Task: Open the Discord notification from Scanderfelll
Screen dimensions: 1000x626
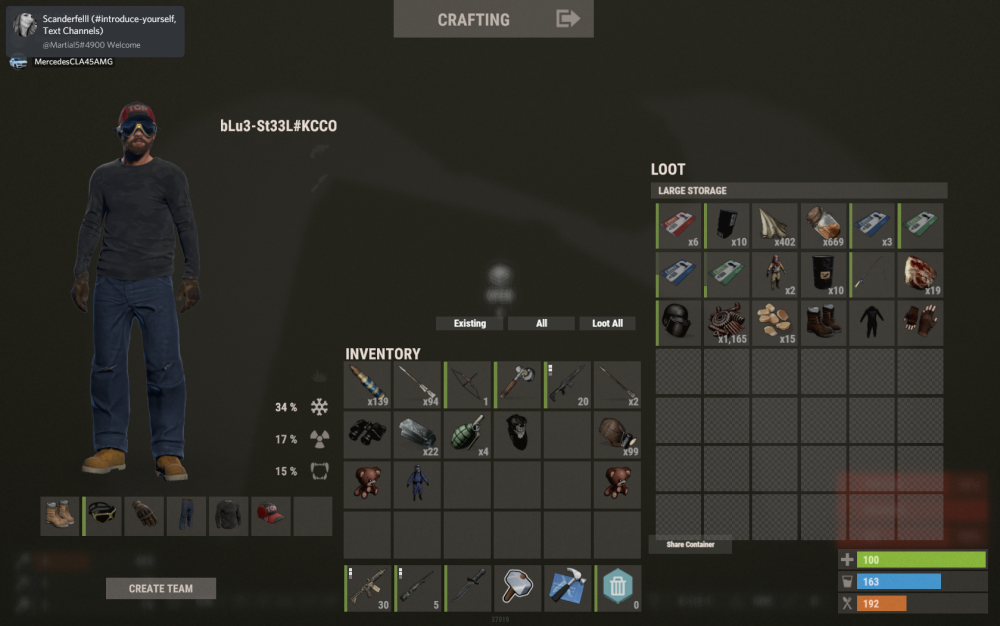Action: 95,31
